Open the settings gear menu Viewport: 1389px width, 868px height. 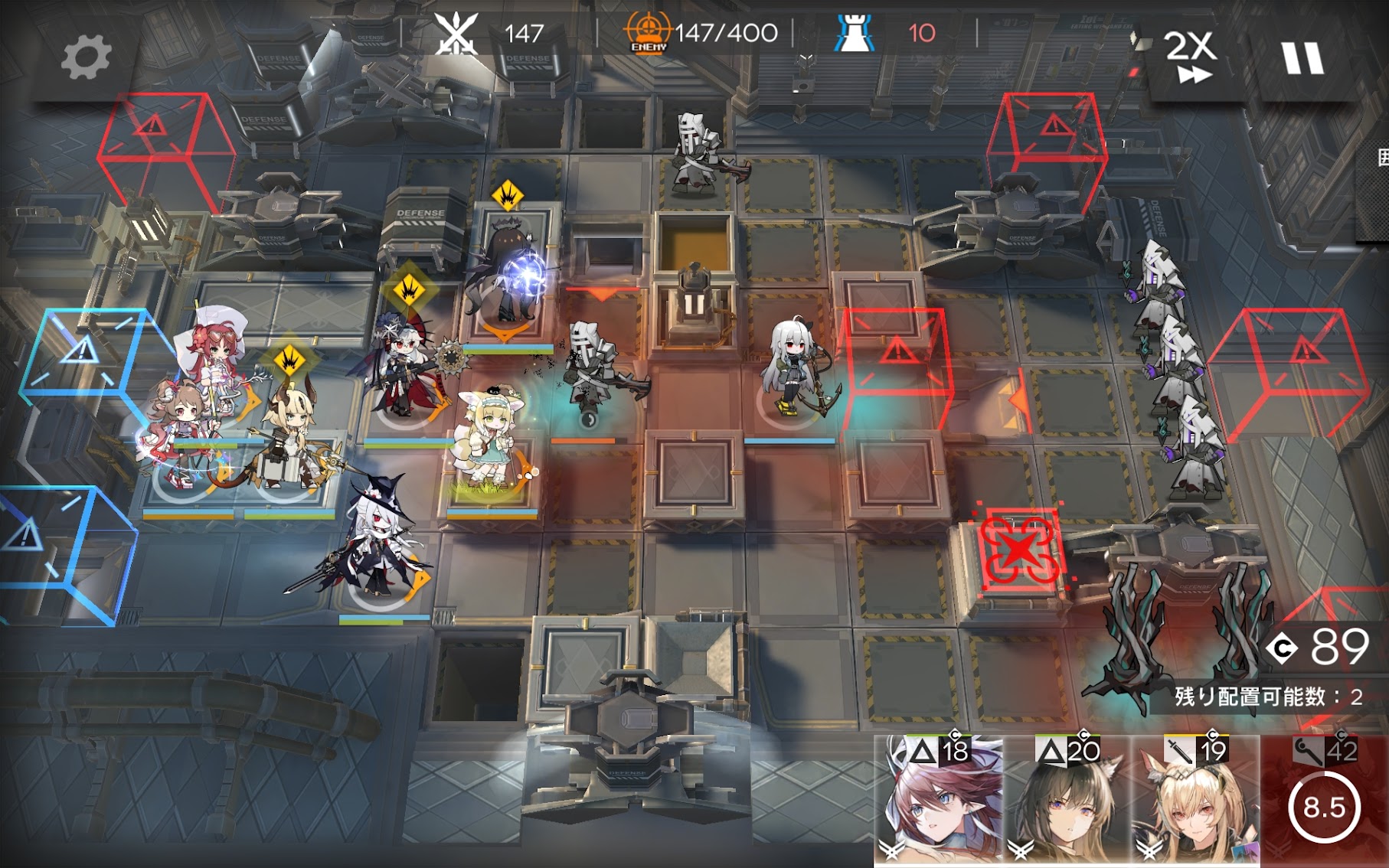point(86,58)
